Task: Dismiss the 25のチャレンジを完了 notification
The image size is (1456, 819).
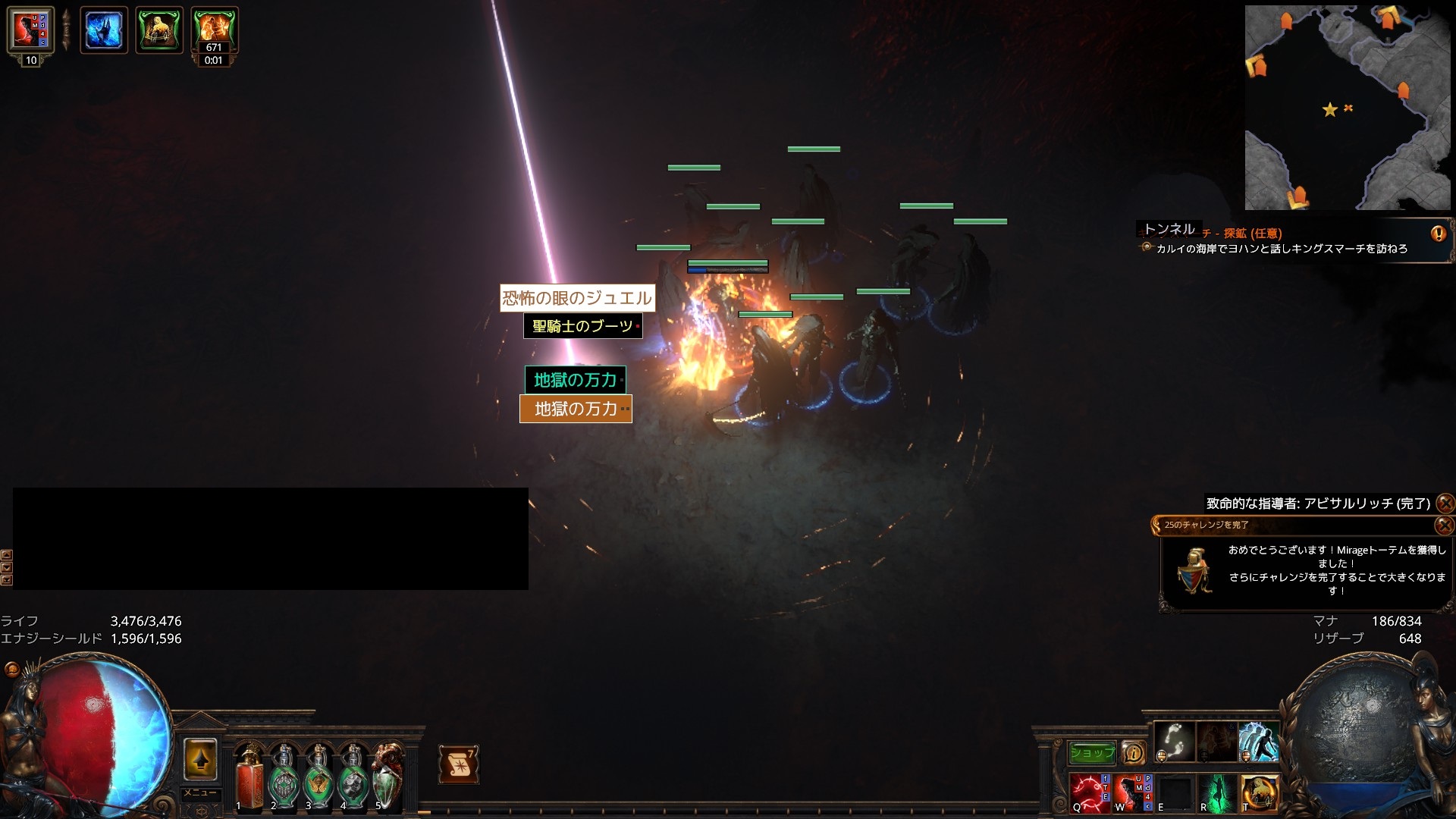Action: [1445, 525]
